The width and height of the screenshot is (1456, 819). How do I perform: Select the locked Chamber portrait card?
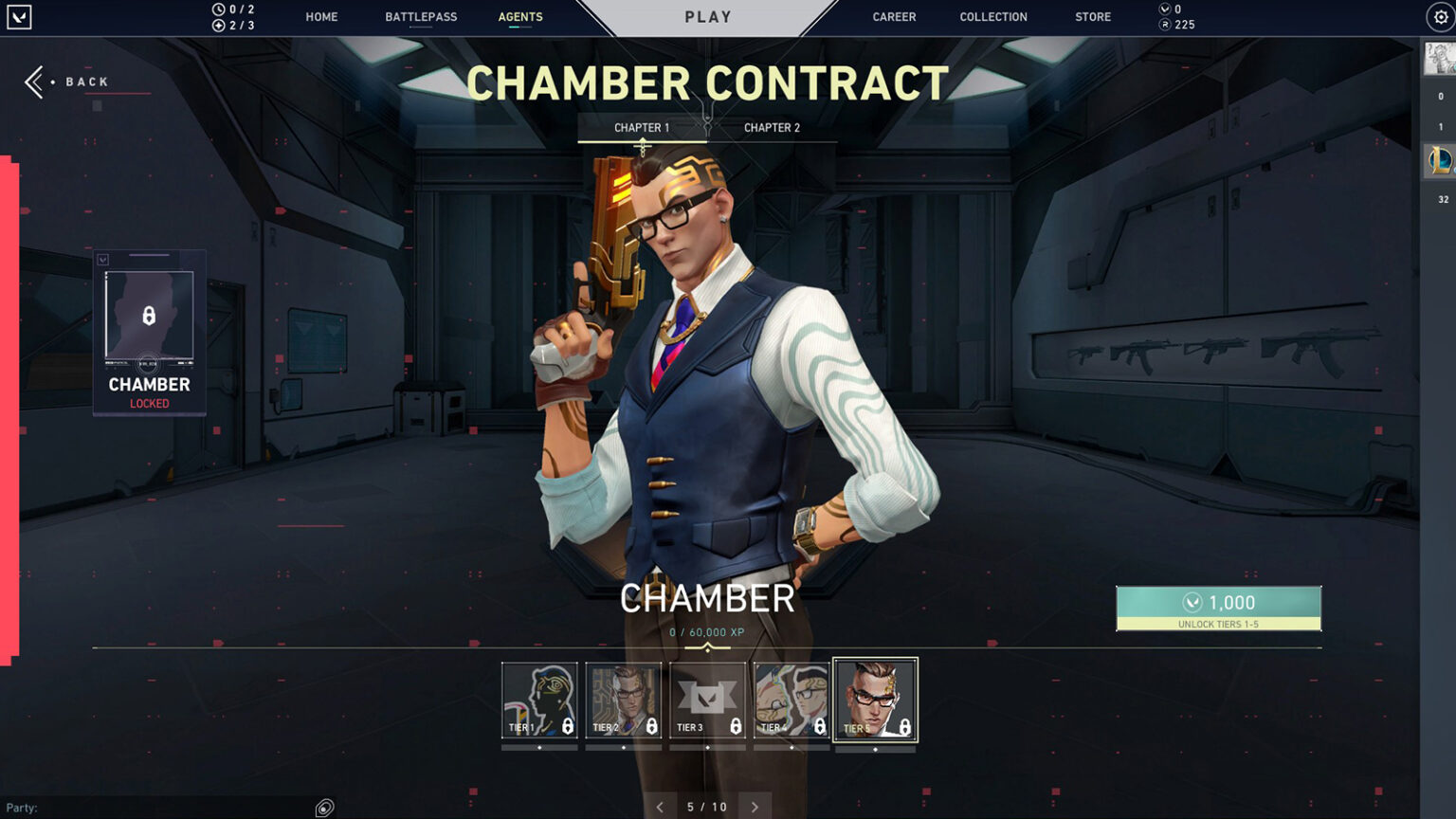tap(147, 332)
